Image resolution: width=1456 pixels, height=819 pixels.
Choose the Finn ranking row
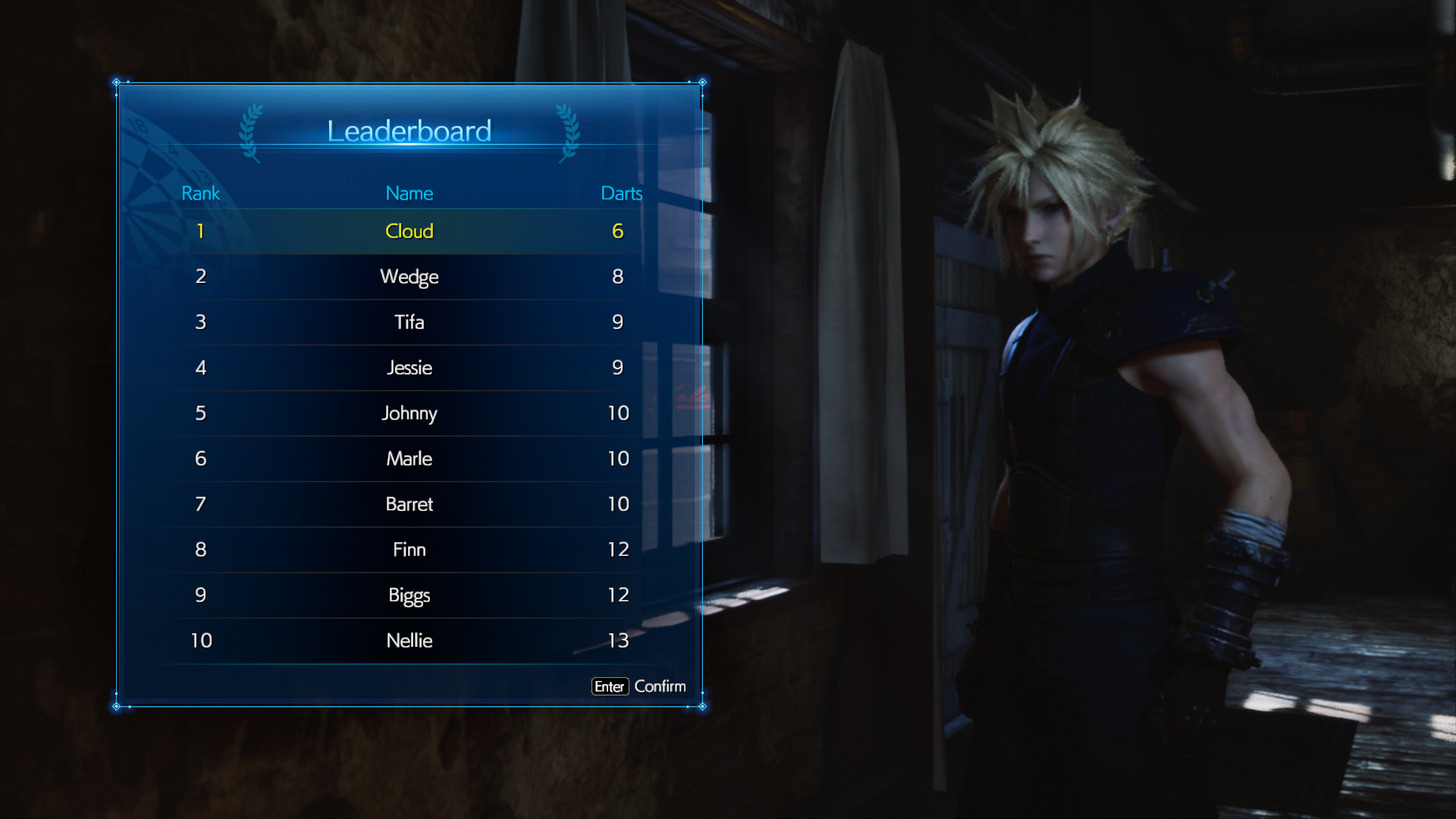click(409, 550)
